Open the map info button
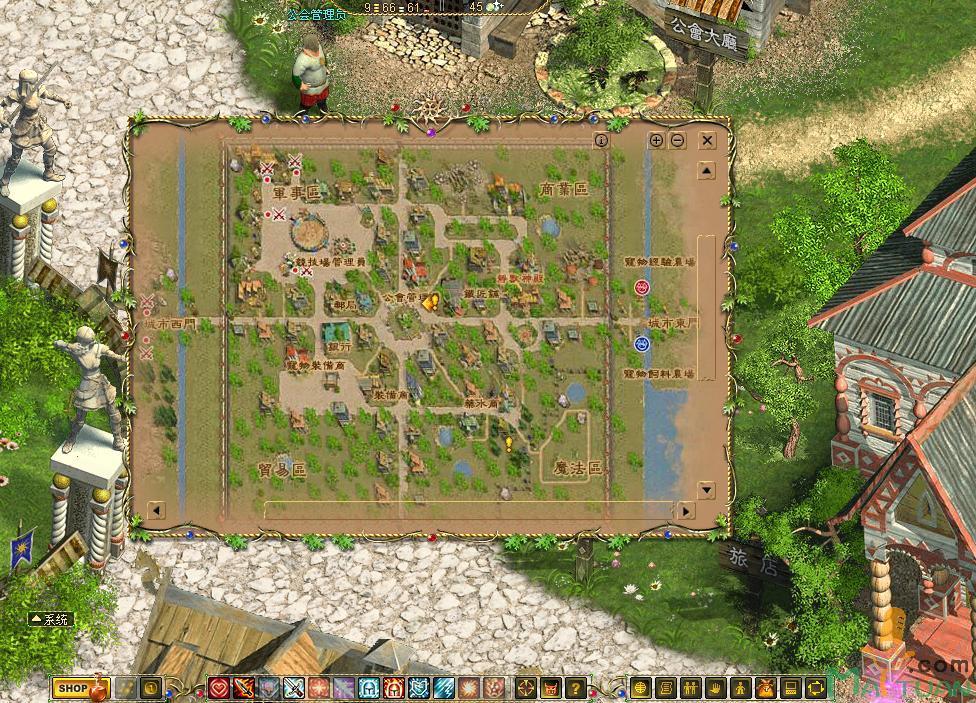 (x=601, y=141)
